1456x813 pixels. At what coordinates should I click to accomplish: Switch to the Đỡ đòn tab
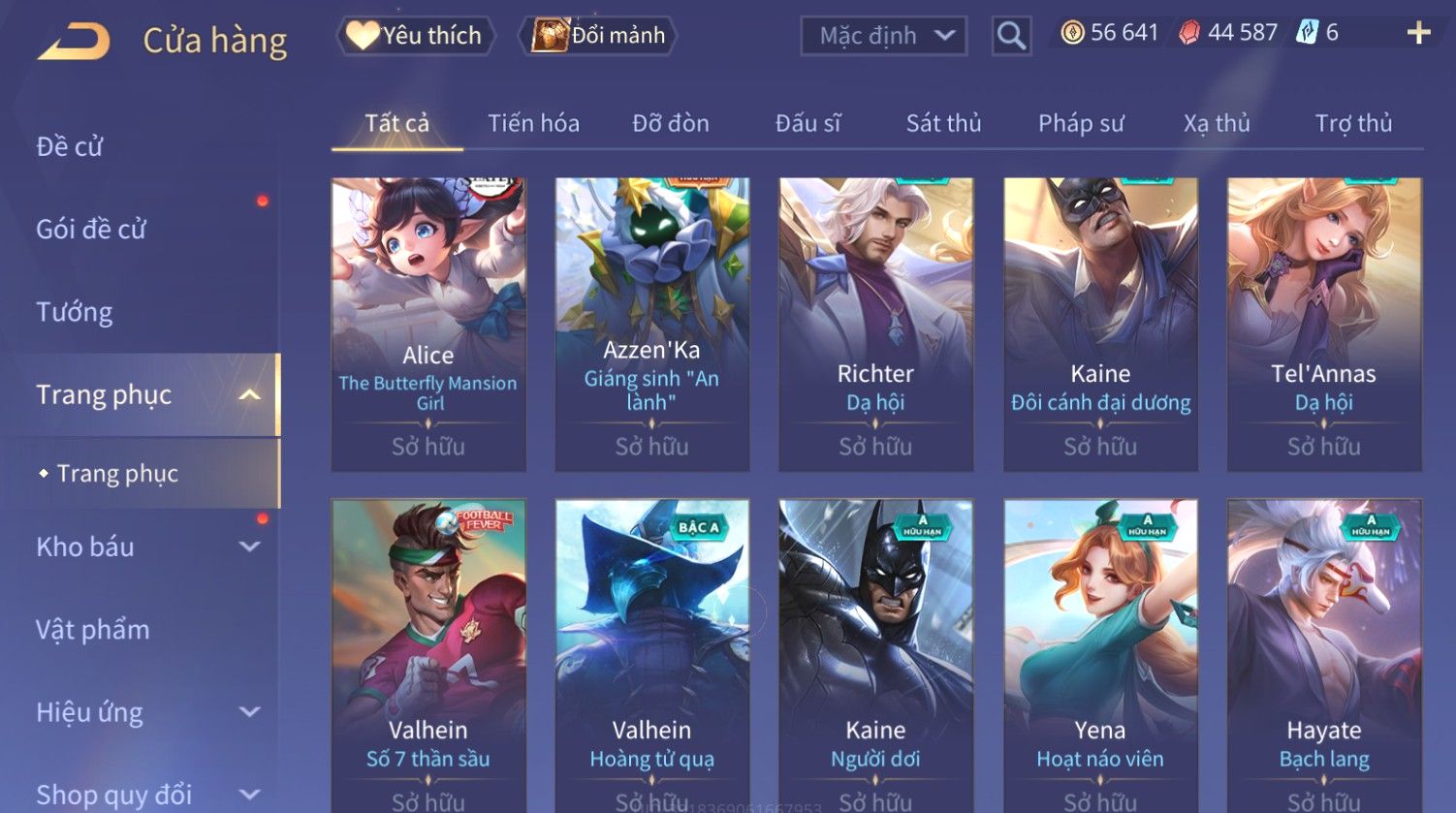point(671,123)
